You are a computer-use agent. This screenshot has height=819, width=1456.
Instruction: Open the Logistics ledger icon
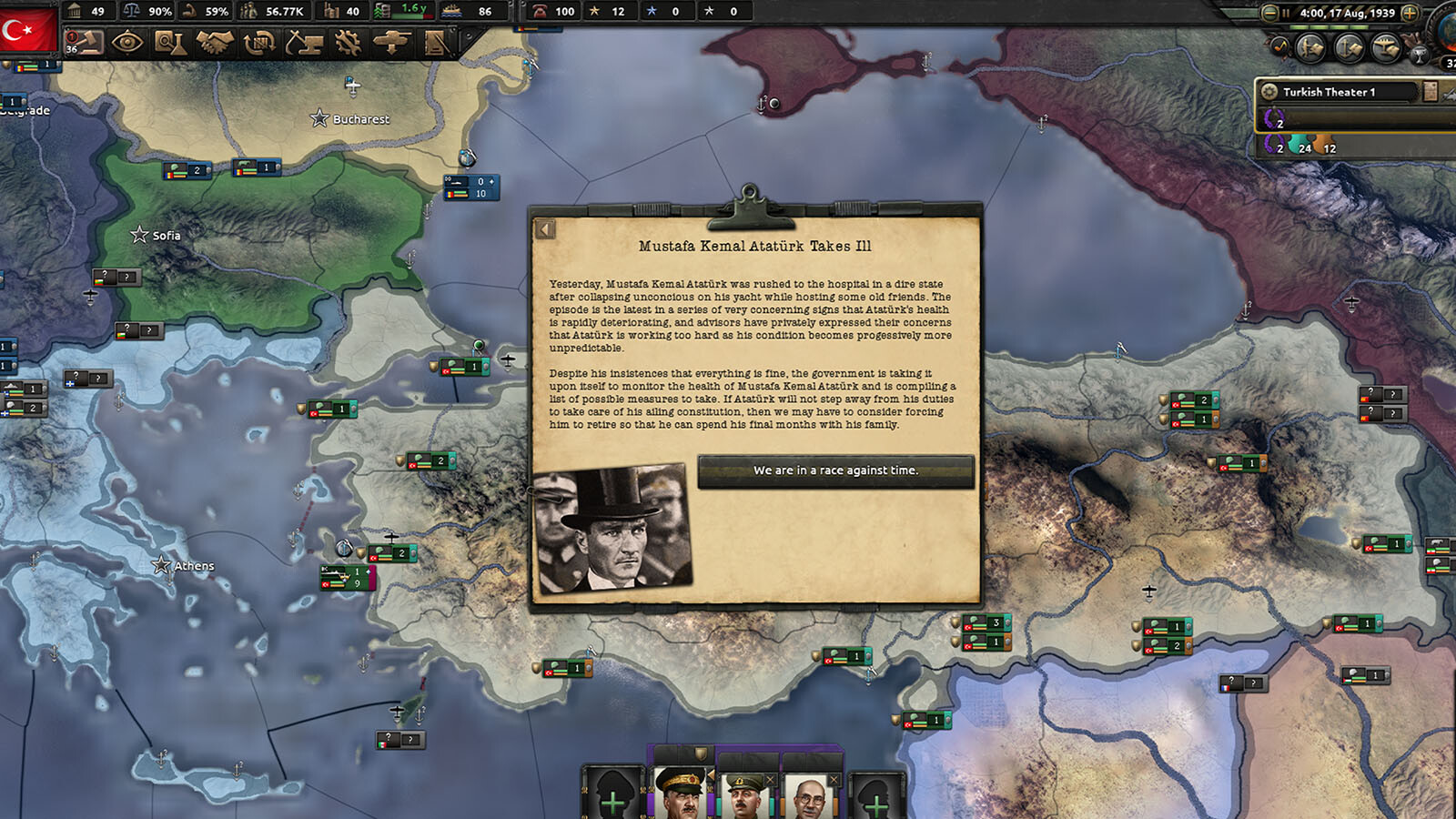[x=434, y=43]
